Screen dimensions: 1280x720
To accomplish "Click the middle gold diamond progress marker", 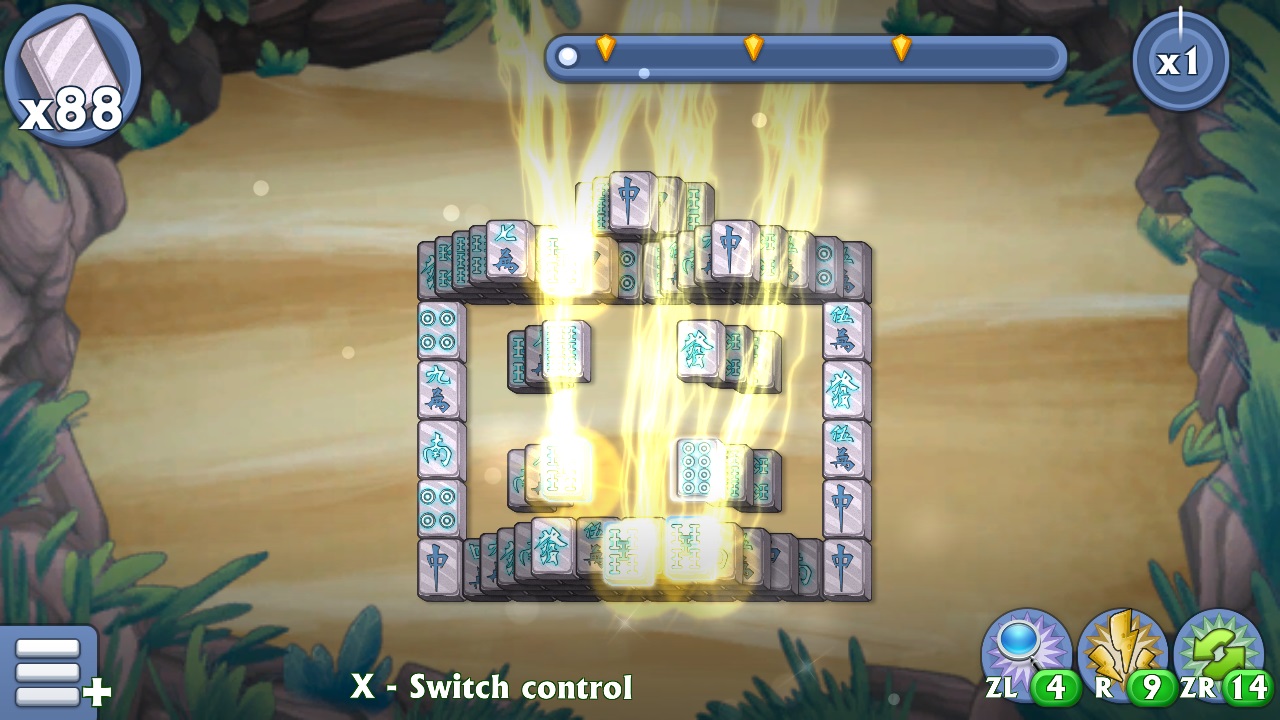I will pyautogui.click(x=753, y=45).
